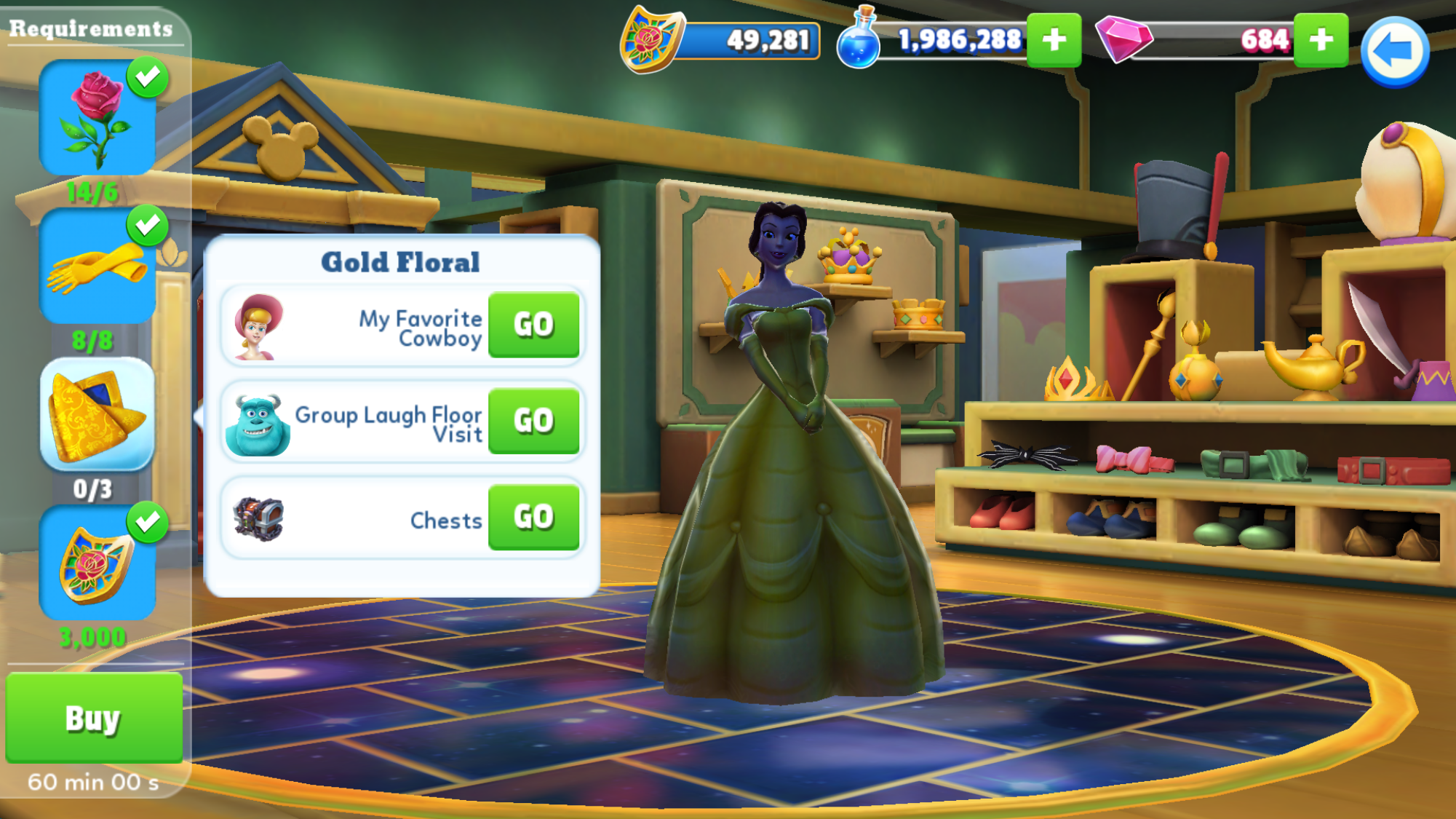Tap the green Buy button
The width and height of the screenshot is (1456, 819).
[94, 718]
